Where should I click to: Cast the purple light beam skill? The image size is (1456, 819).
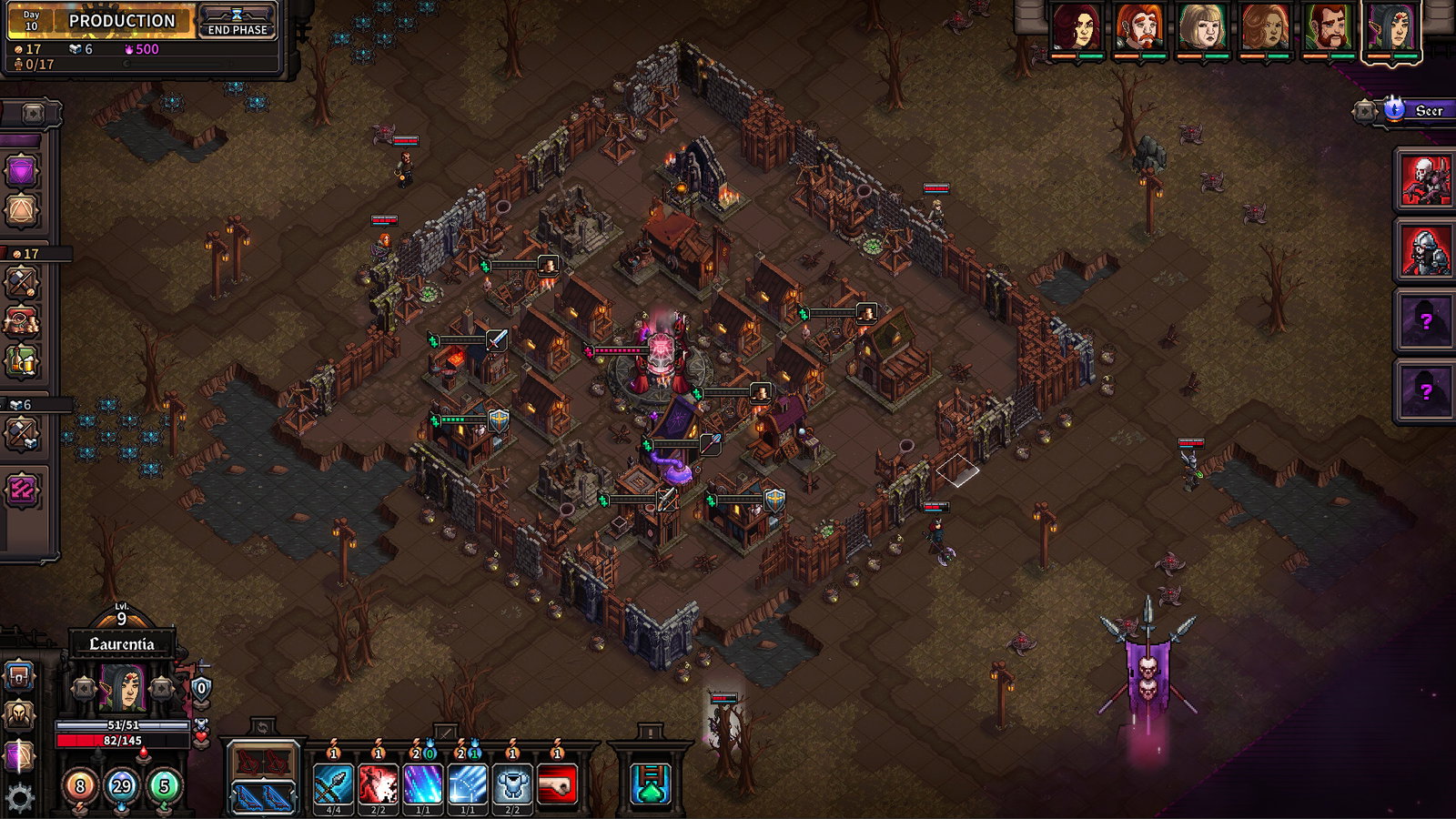[423, 784]
